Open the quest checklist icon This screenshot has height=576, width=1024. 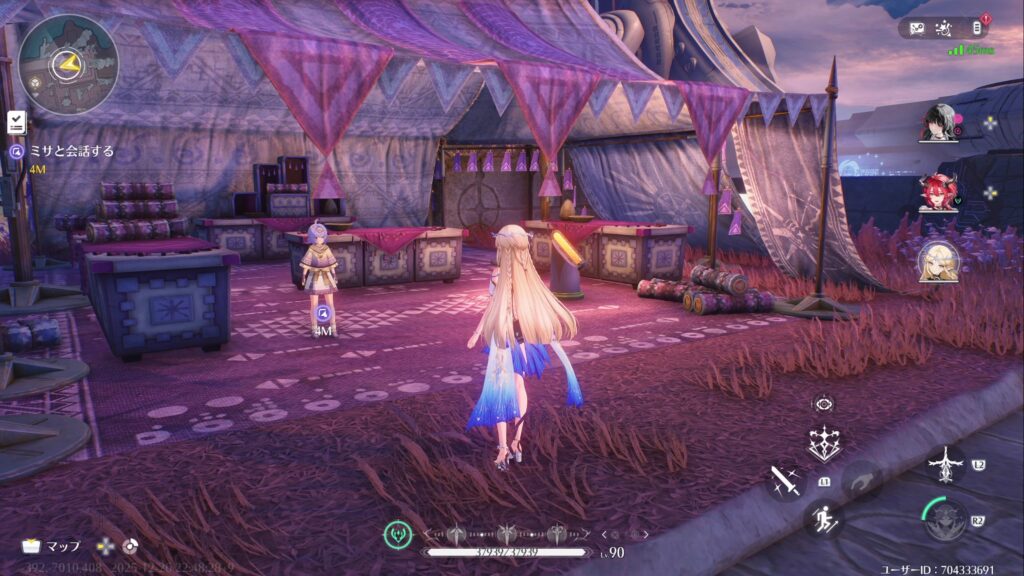(x=16, y=121)
